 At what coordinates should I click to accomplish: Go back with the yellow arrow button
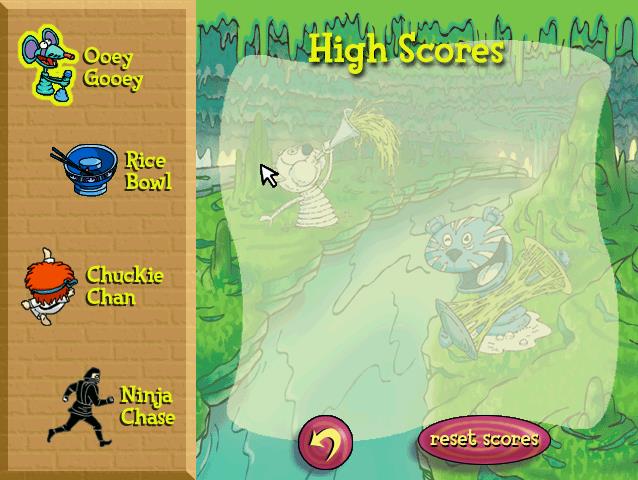click(x=326, y=440)
